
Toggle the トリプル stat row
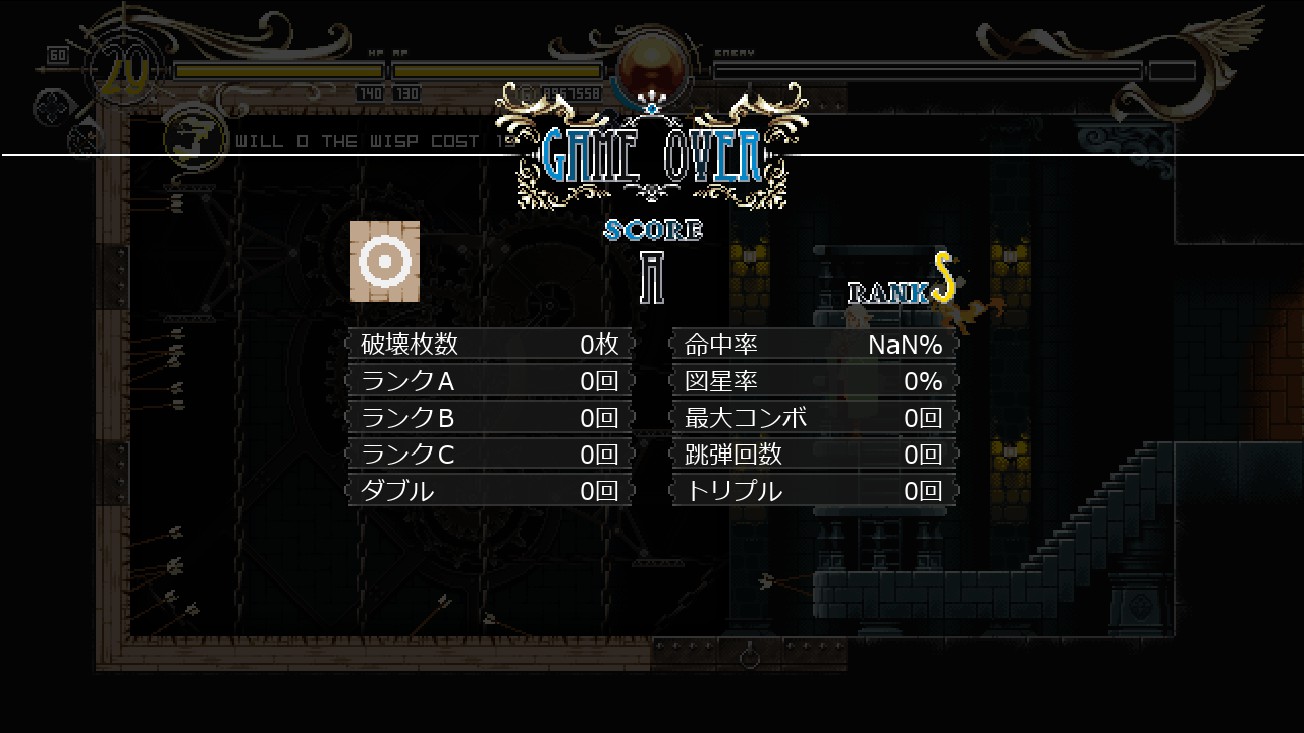coord(812,491)
